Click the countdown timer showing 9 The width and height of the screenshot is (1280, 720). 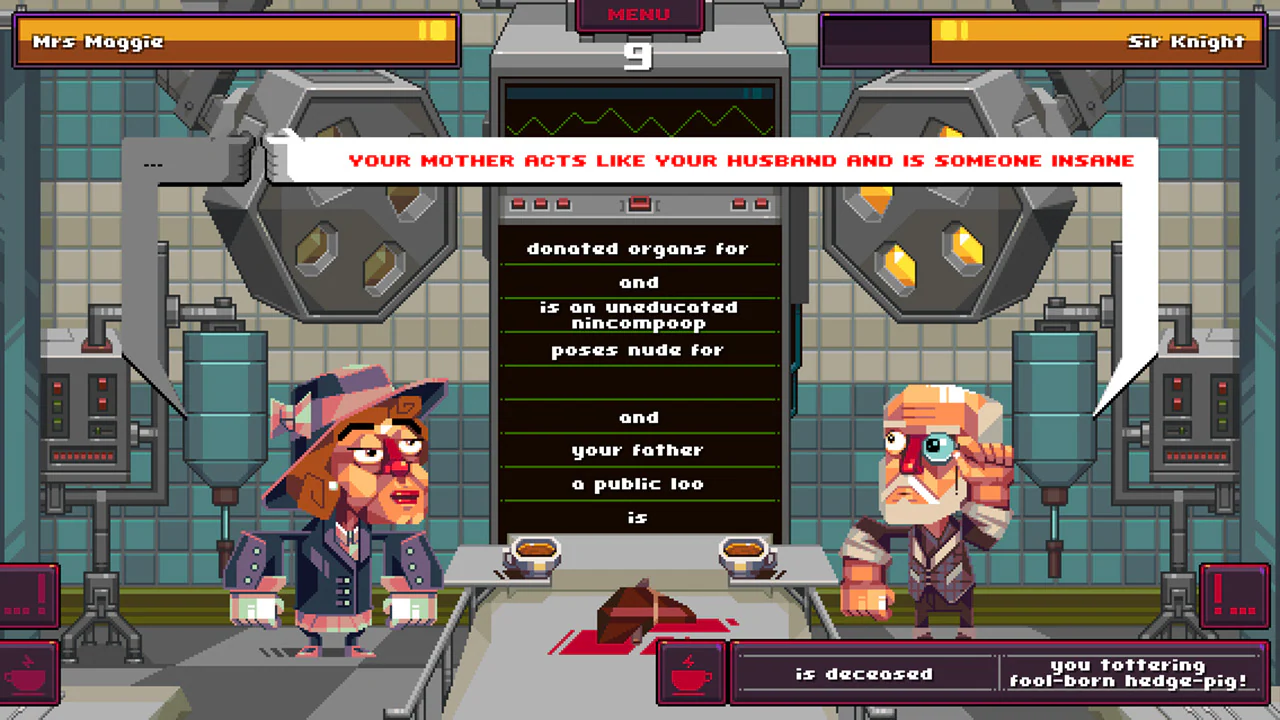[x=639, y=58]
